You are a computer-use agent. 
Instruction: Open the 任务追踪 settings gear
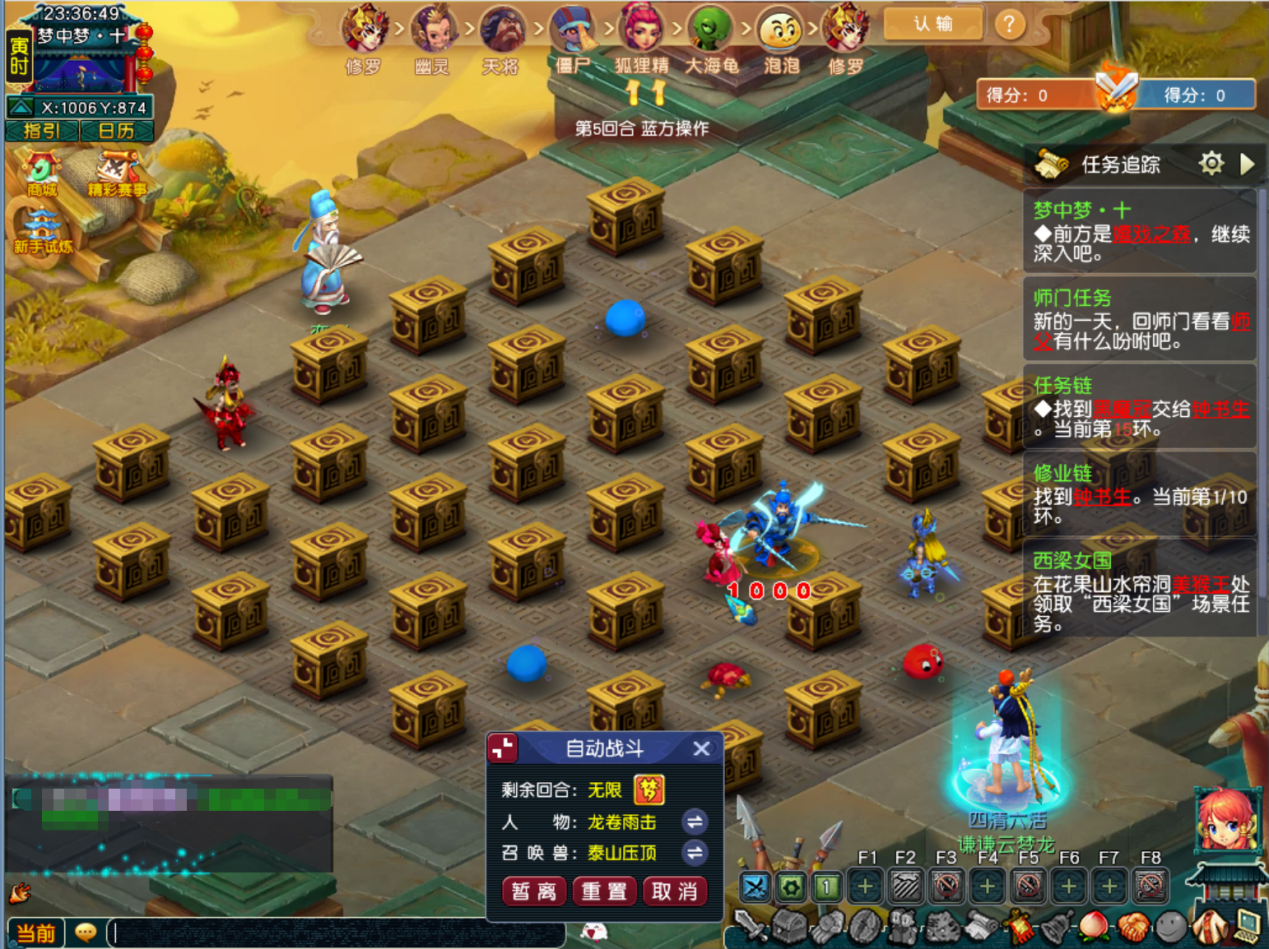point(1211,164)
